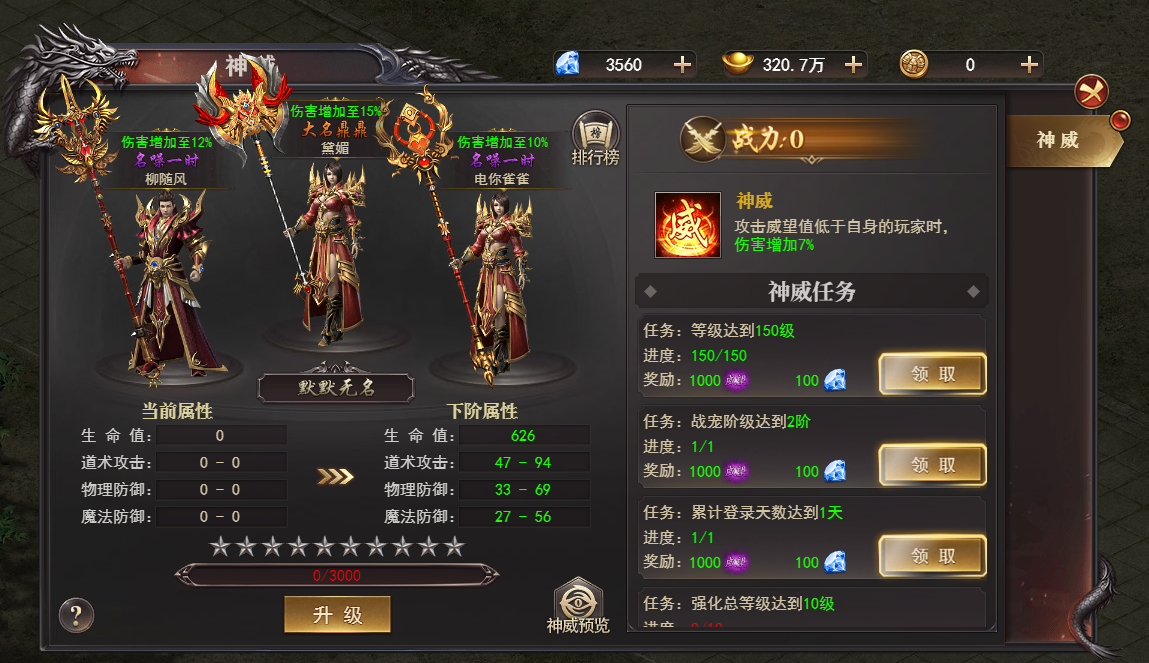The height and width of the screenshot is (663, 1149).
Task: Claim the 累计登录 1天 task reward
Action: 932,556
